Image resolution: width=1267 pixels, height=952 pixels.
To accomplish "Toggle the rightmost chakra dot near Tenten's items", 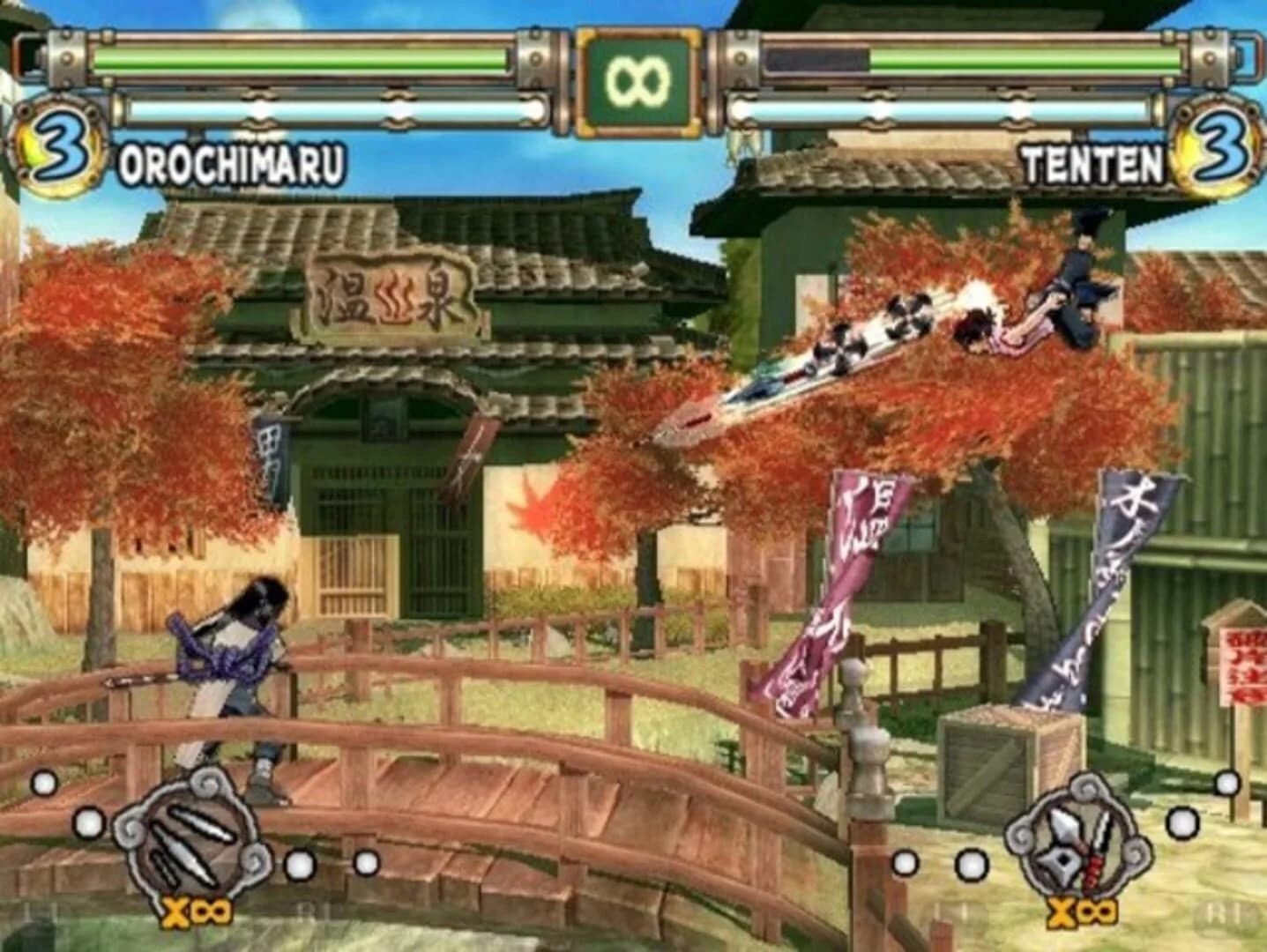I will tap(1227, 780).
